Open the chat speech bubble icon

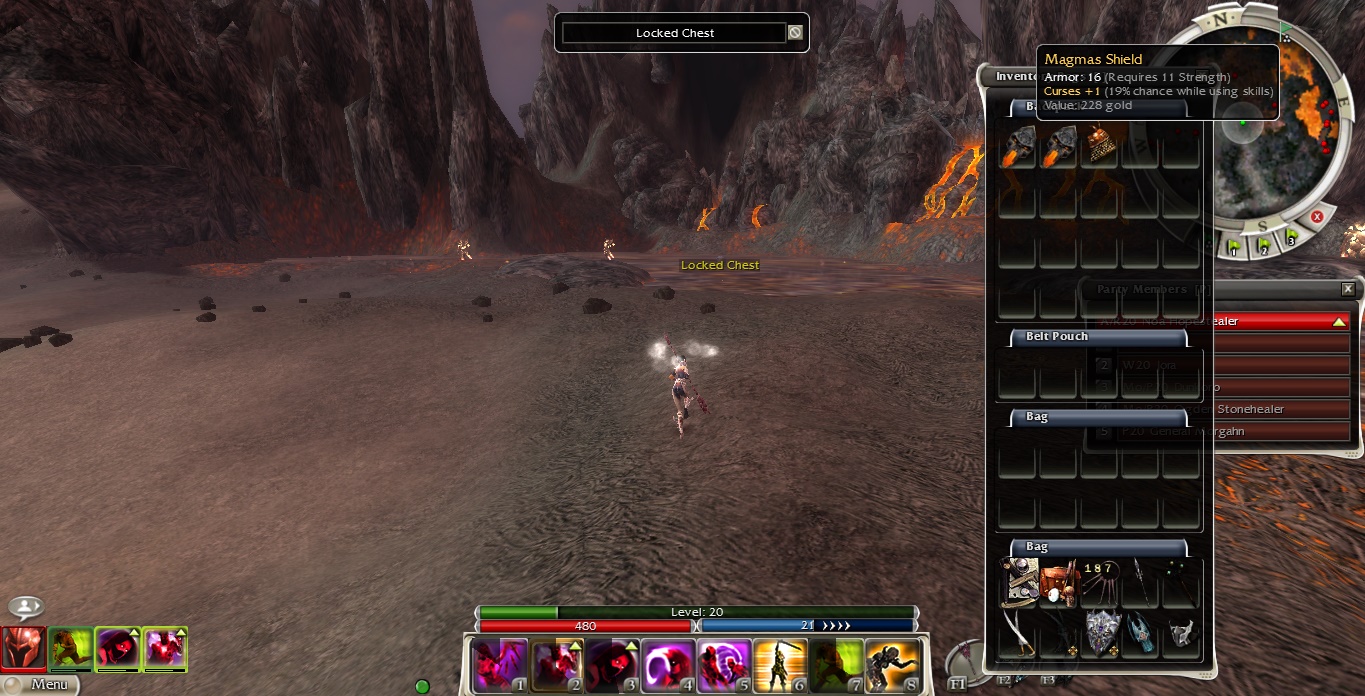click(26, 607)
